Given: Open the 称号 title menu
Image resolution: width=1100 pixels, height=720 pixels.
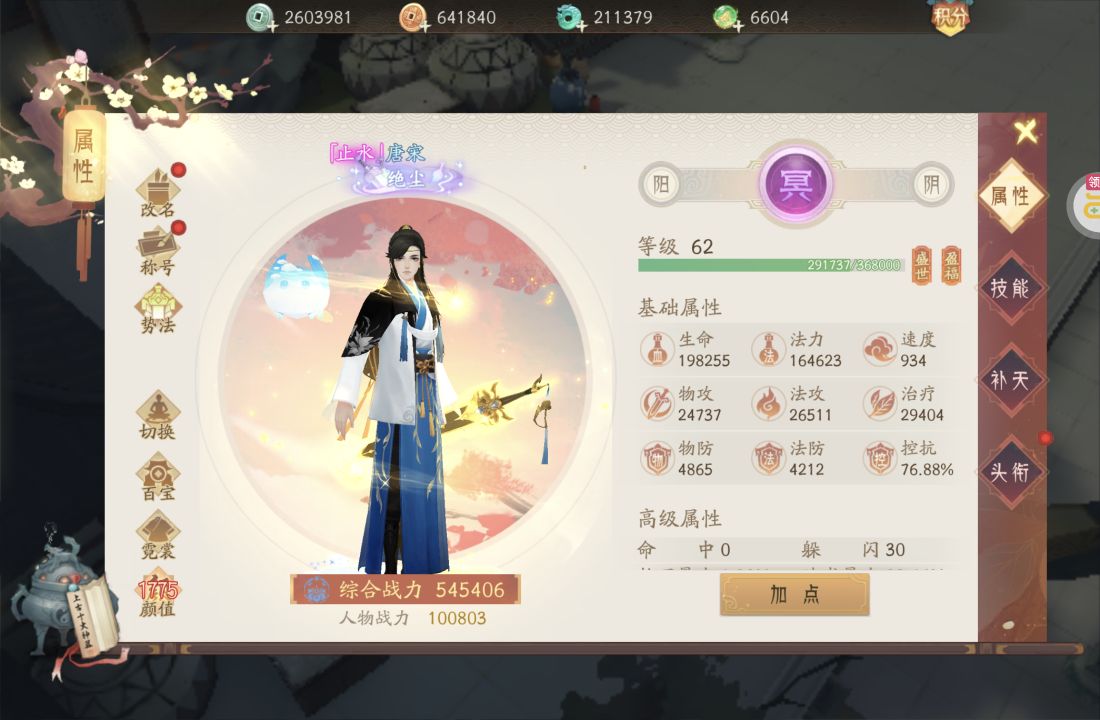Looking at the screenshot, I should point(158,249).
